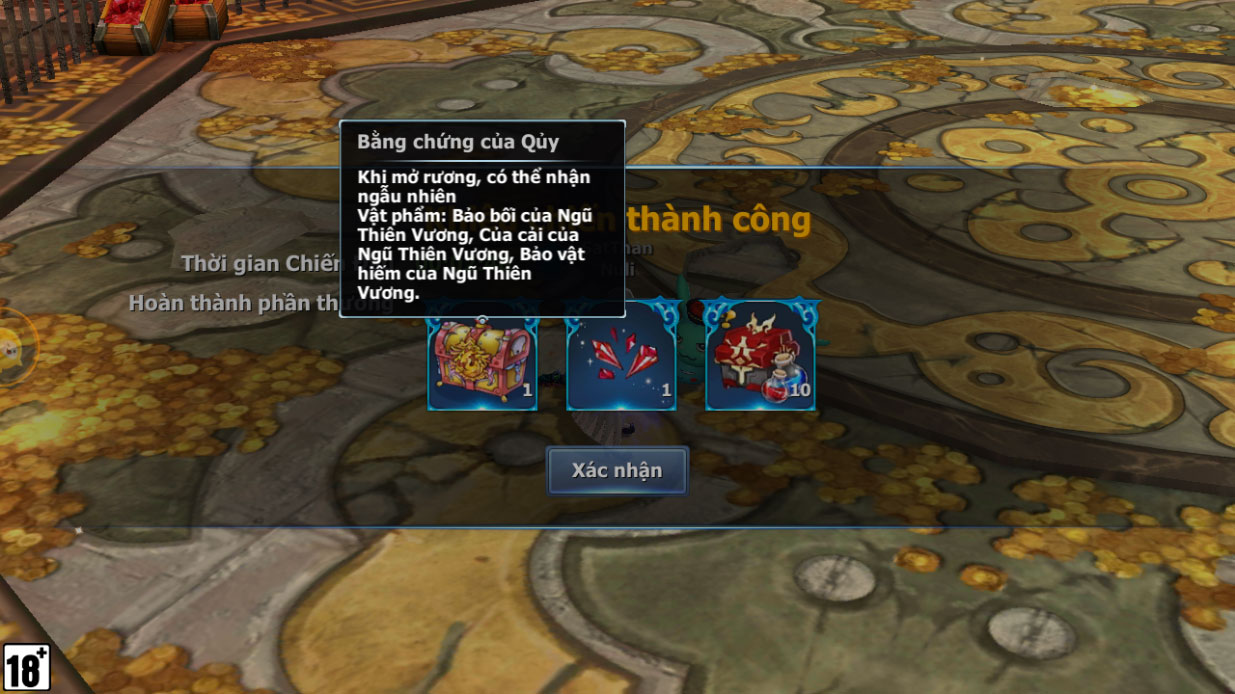Select the golden treasure chest reward
The height and width of the screenshot is (694, 1235).
pos(482,358)
